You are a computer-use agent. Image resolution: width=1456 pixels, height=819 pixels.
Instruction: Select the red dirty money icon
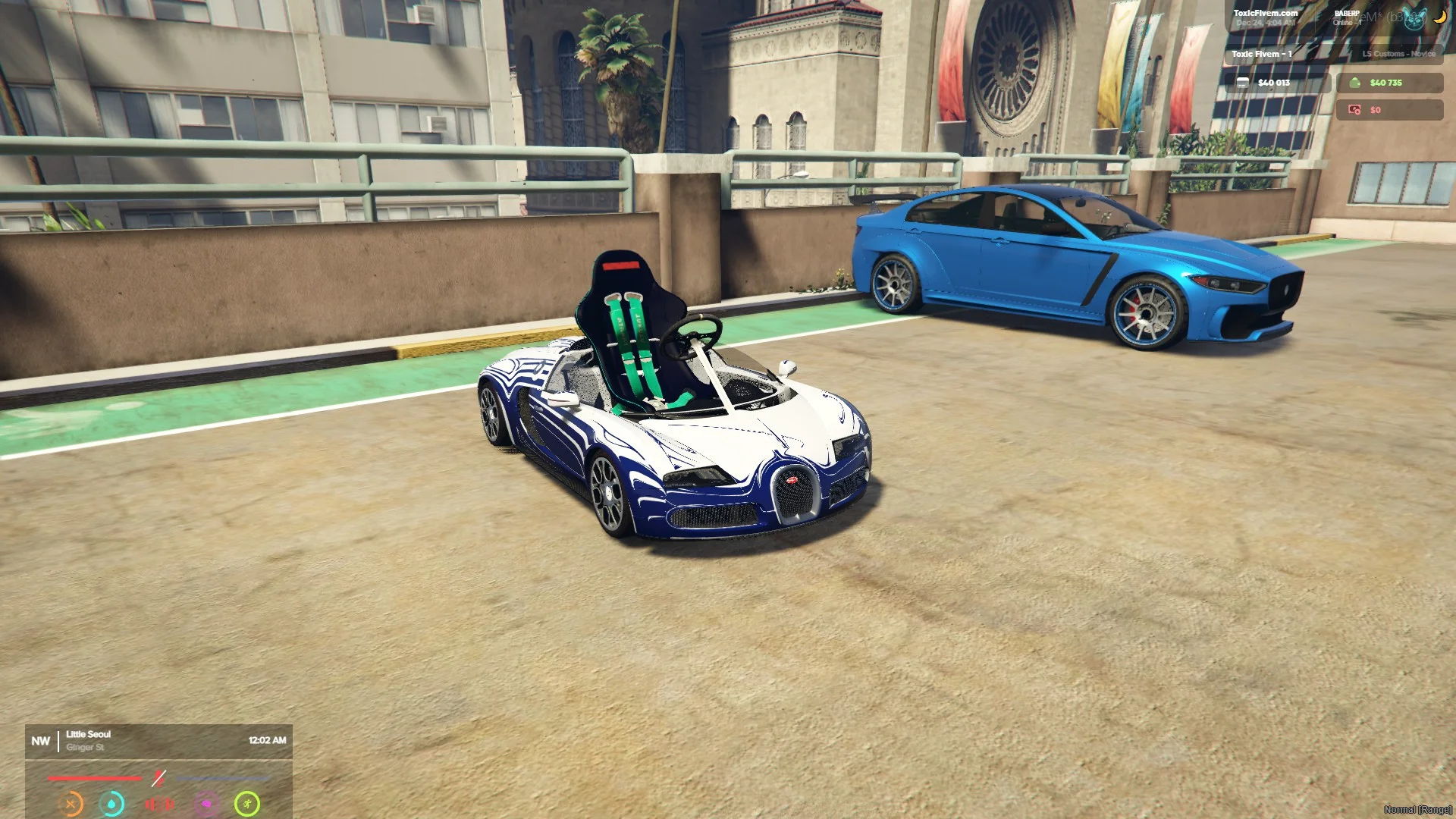pos(1354,110)
